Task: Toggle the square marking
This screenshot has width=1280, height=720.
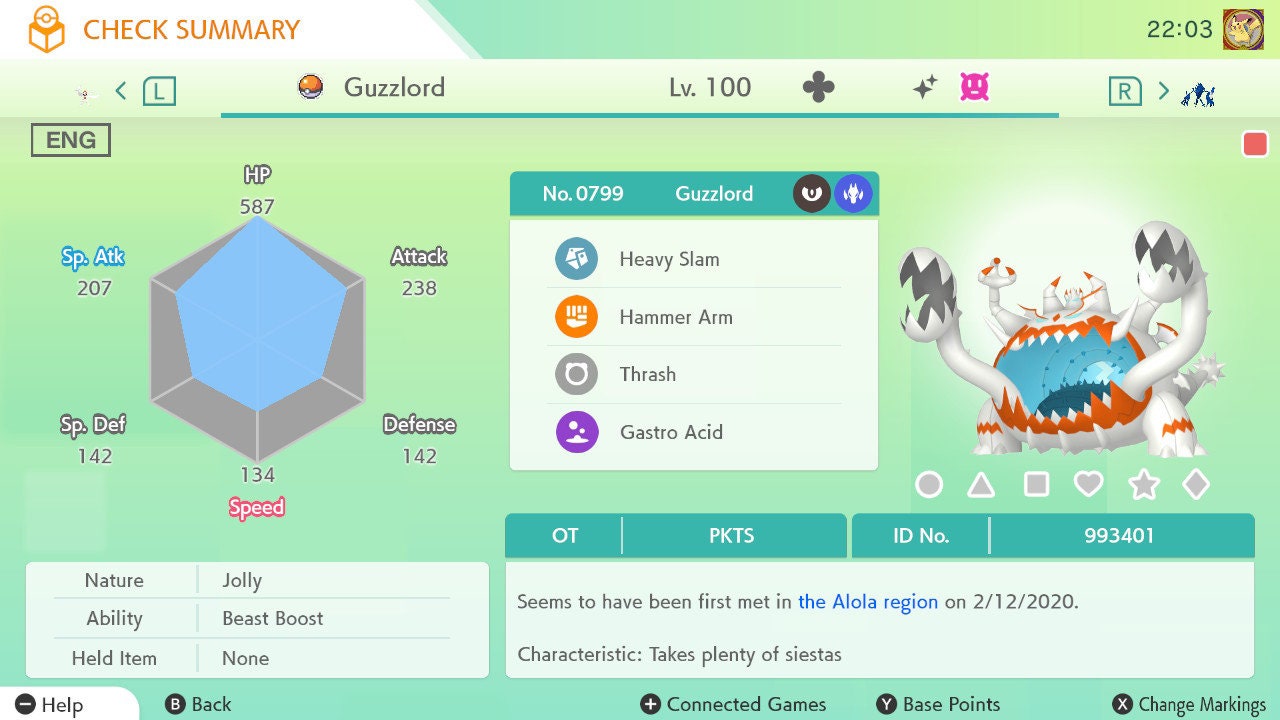Action: (1036, 485)
